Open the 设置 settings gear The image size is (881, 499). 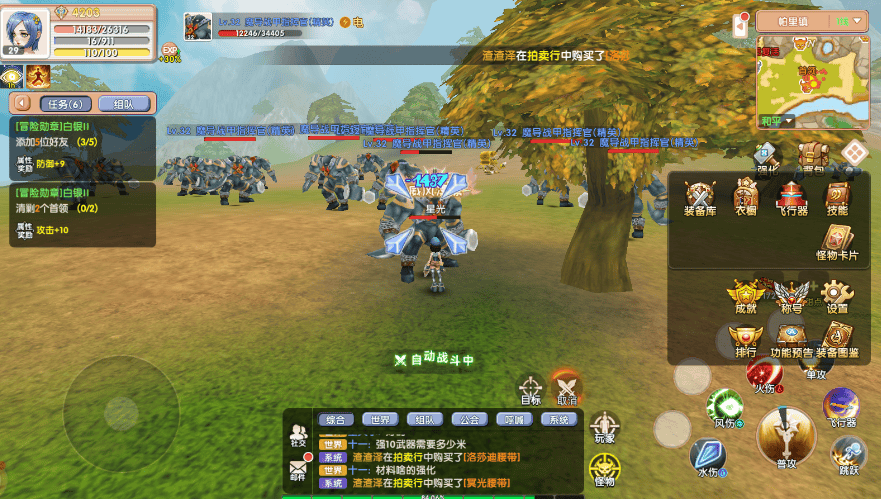click(x=837, y=296)
